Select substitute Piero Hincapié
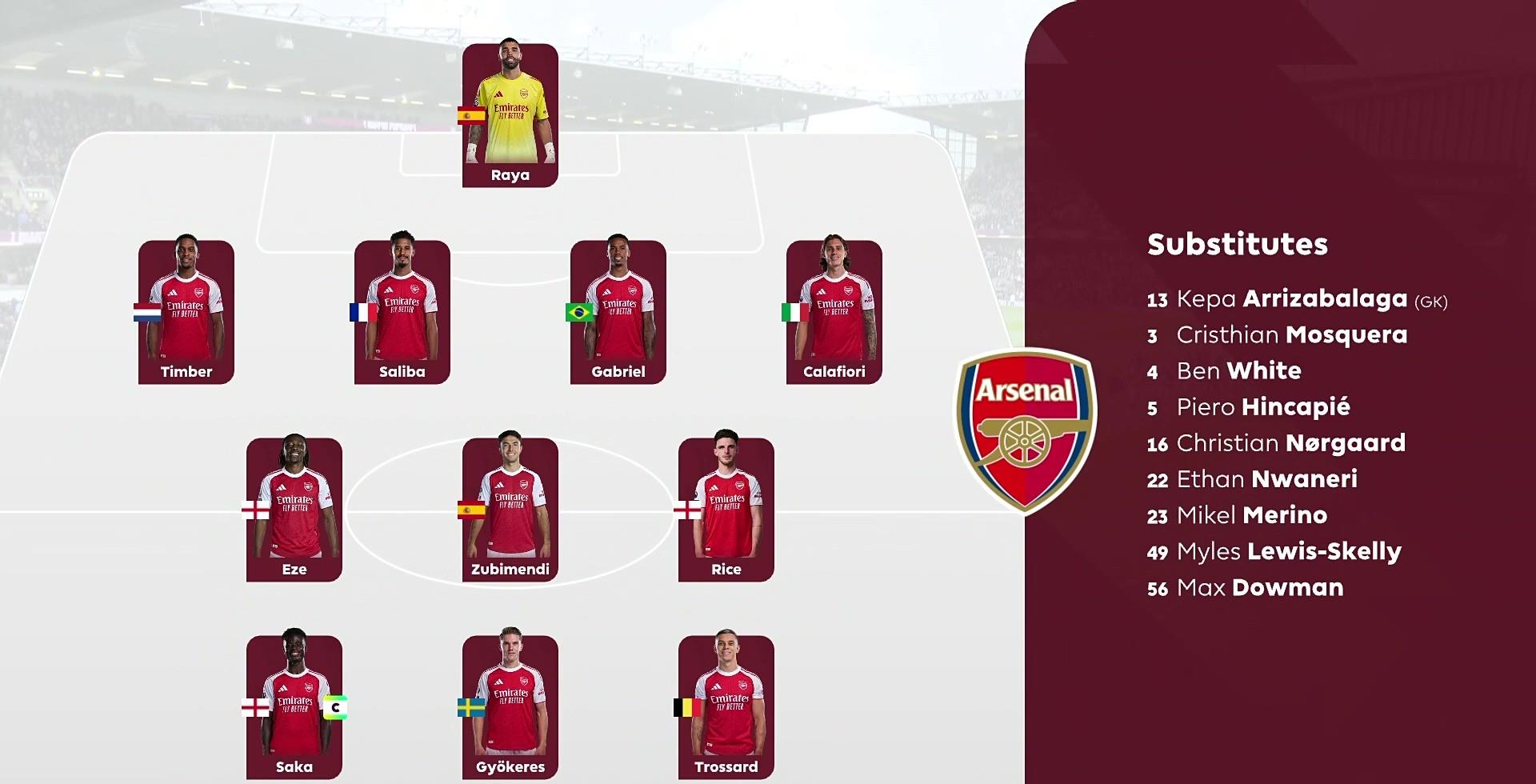Viewport: 1536px width, 784px height. (x=1248, y=407)
